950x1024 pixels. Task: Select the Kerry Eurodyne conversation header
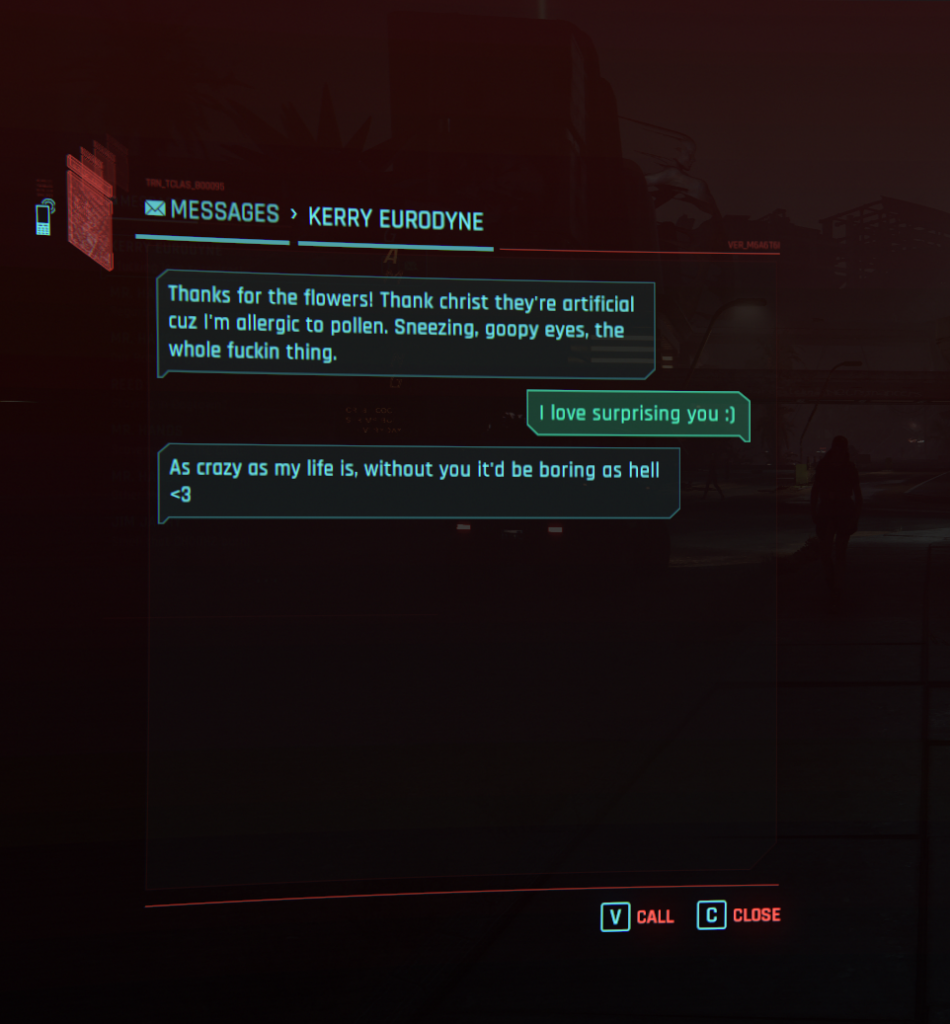pyautogui.click(x=395, y=219)
